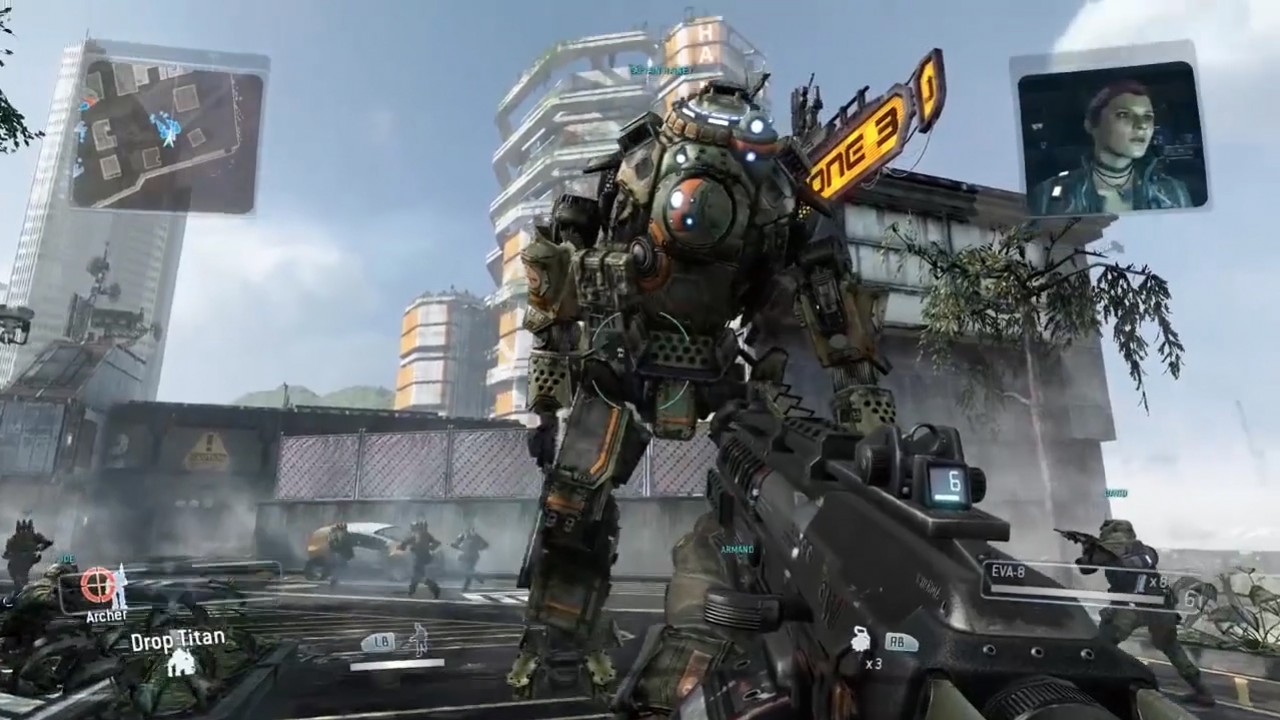
Task: Click the Drop Titan icon
Action: pos(181,663)
